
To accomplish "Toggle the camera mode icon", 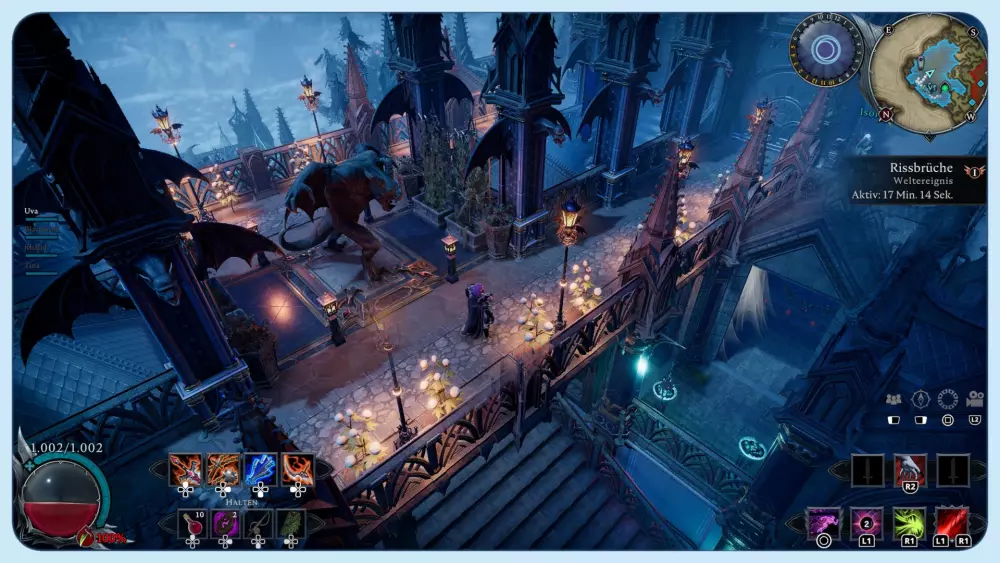I will coord(974,399).
